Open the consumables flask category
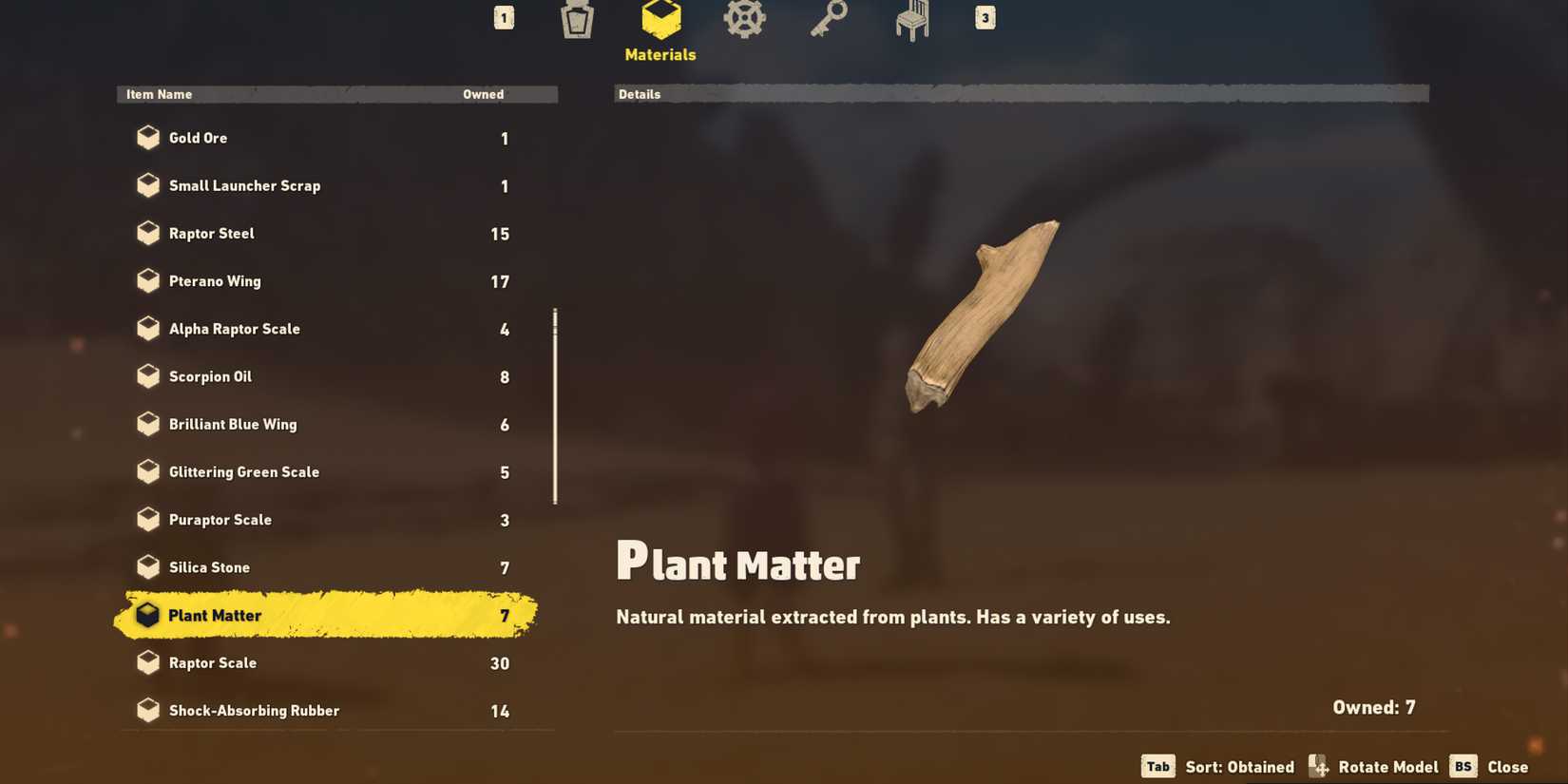This screenshot has height=784, width=1568. [x=576, y=19]
